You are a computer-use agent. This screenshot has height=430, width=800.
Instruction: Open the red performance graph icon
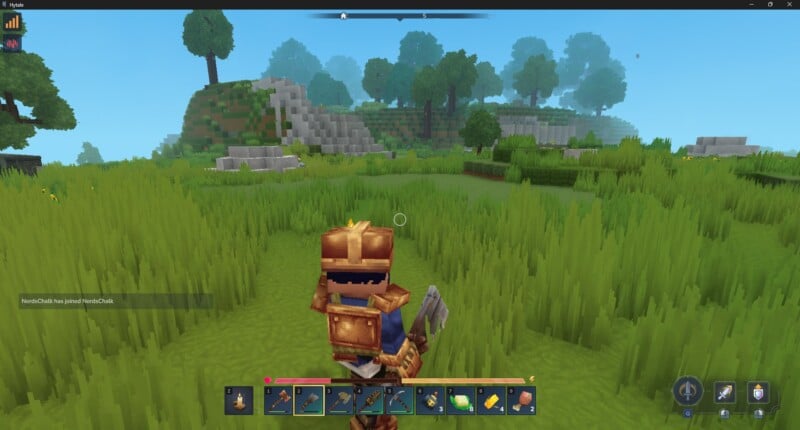pos(12,43)
